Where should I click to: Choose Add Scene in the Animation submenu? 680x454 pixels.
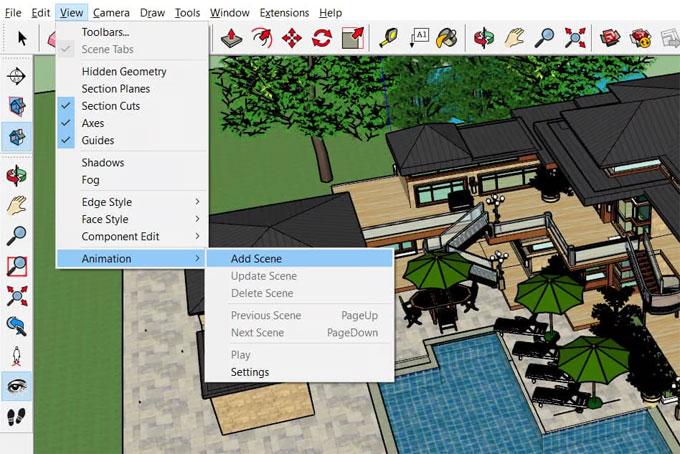[256, 259]
